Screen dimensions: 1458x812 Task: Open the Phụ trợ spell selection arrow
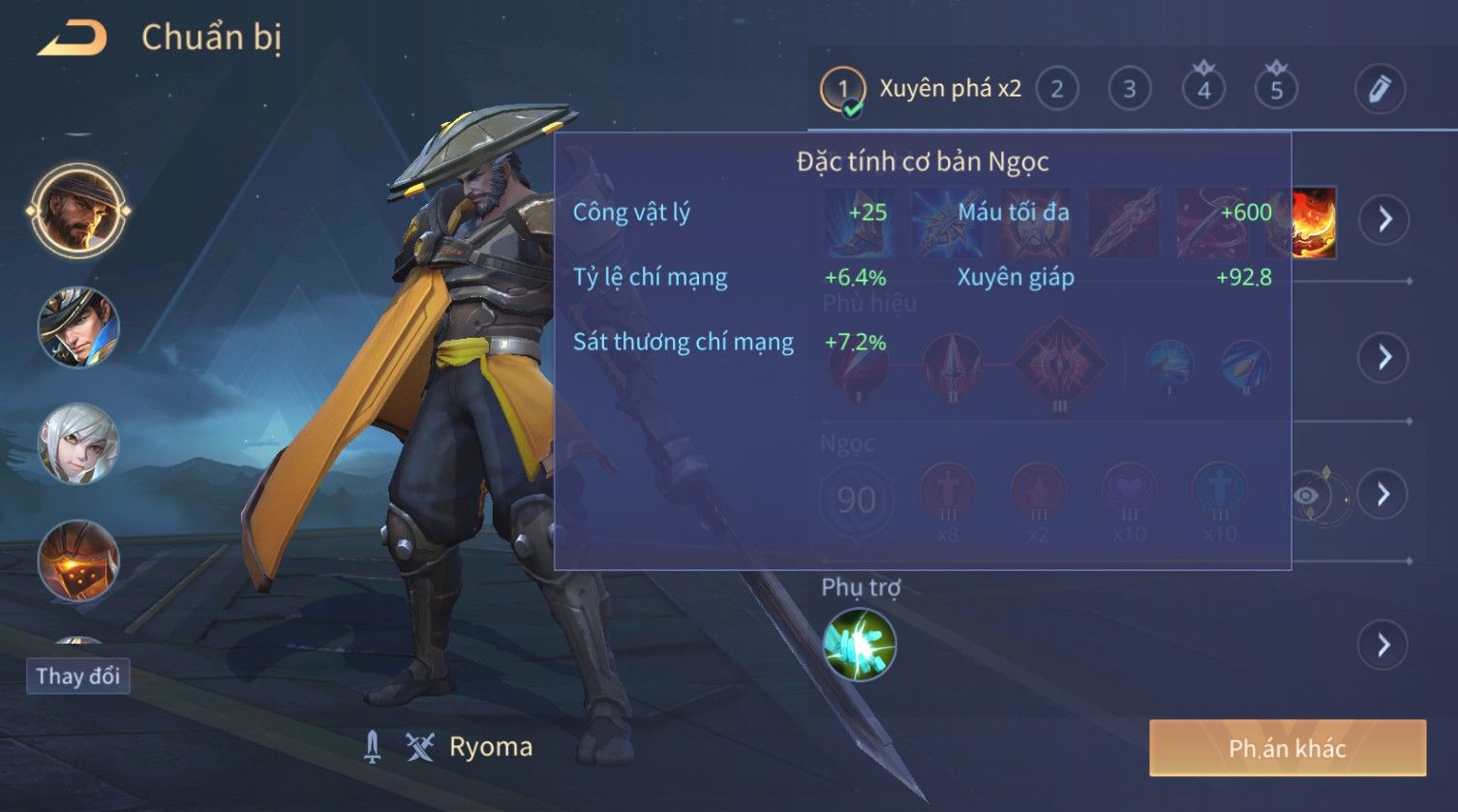[1384, 645]
